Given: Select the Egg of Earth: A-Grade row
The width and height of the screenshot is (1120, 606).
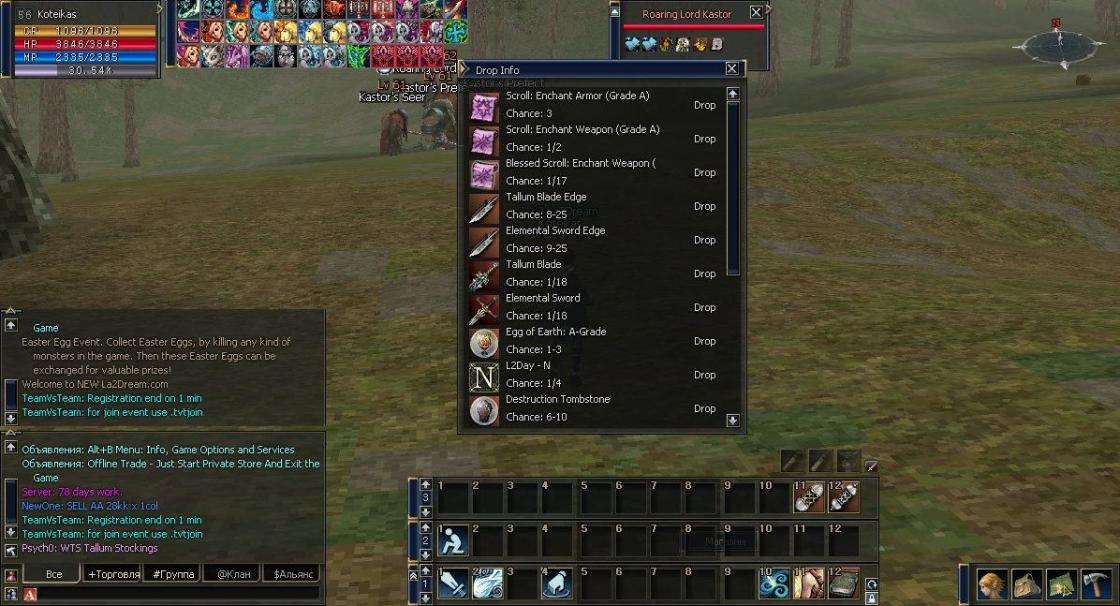Looking at the screenshot, I should coord(598,341).
